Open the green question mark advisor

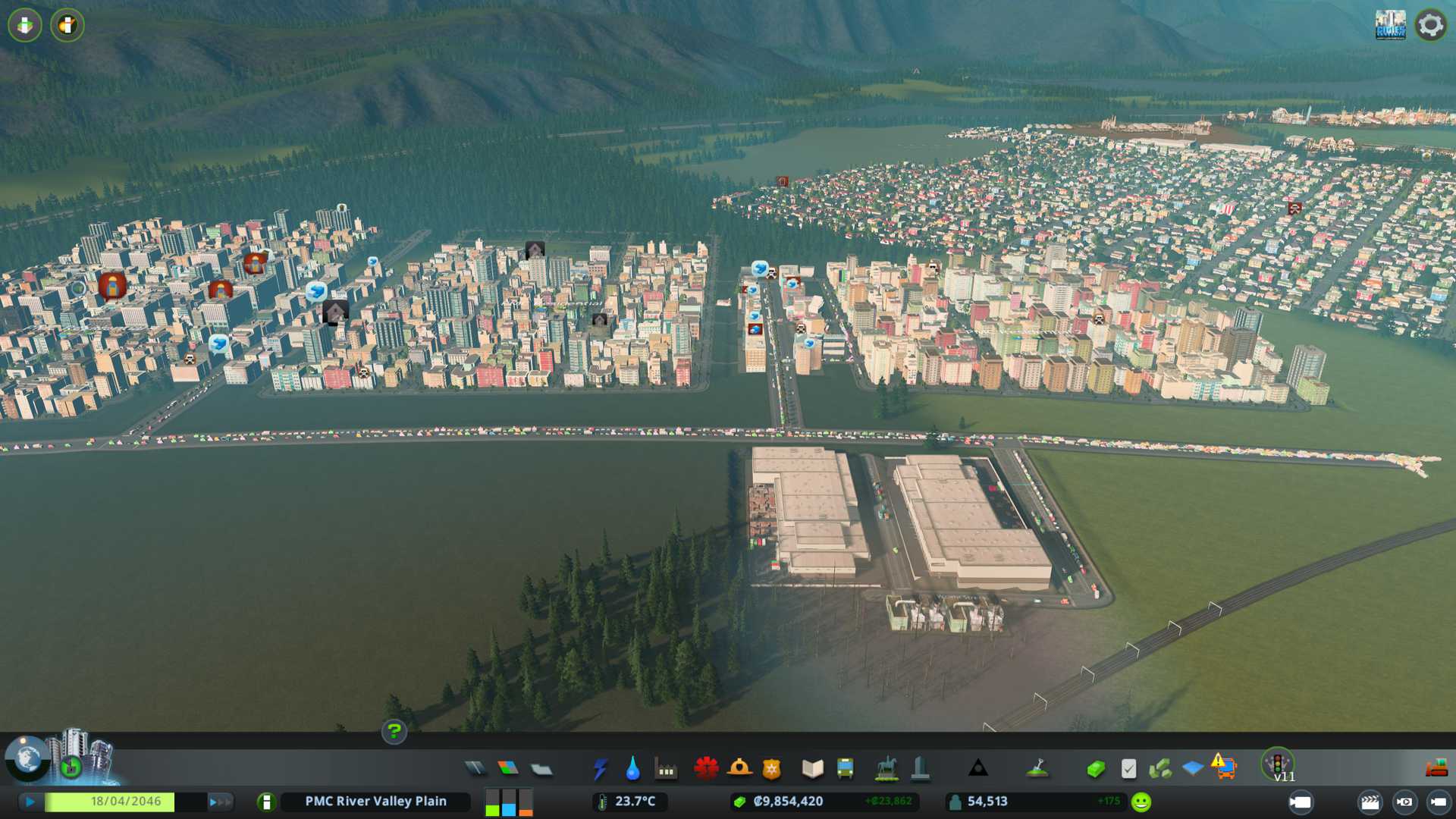394,732
